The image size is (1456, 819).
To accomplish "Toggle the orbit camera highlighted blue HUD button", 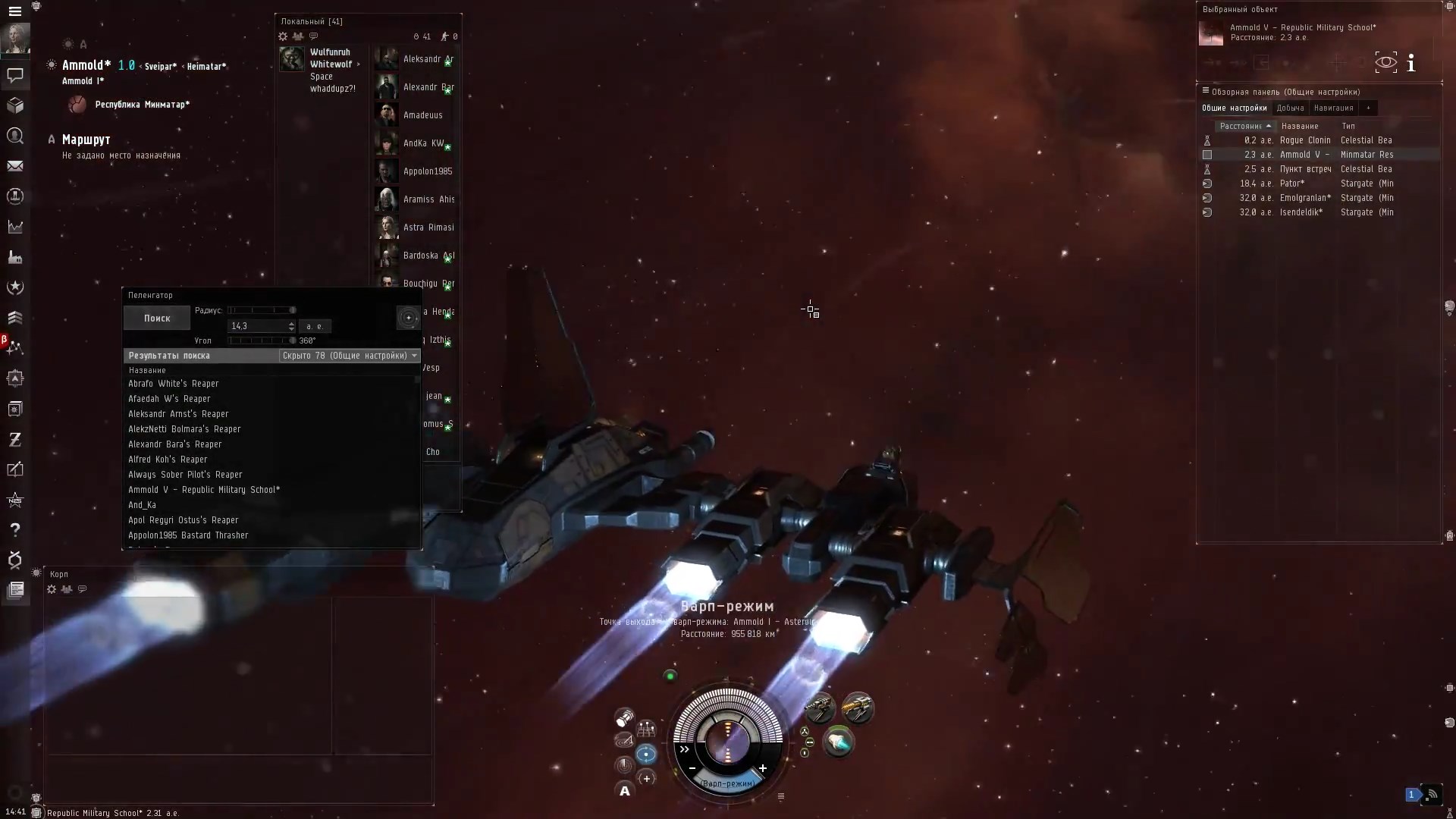I will pyautogui.click(x=646, y=754).
